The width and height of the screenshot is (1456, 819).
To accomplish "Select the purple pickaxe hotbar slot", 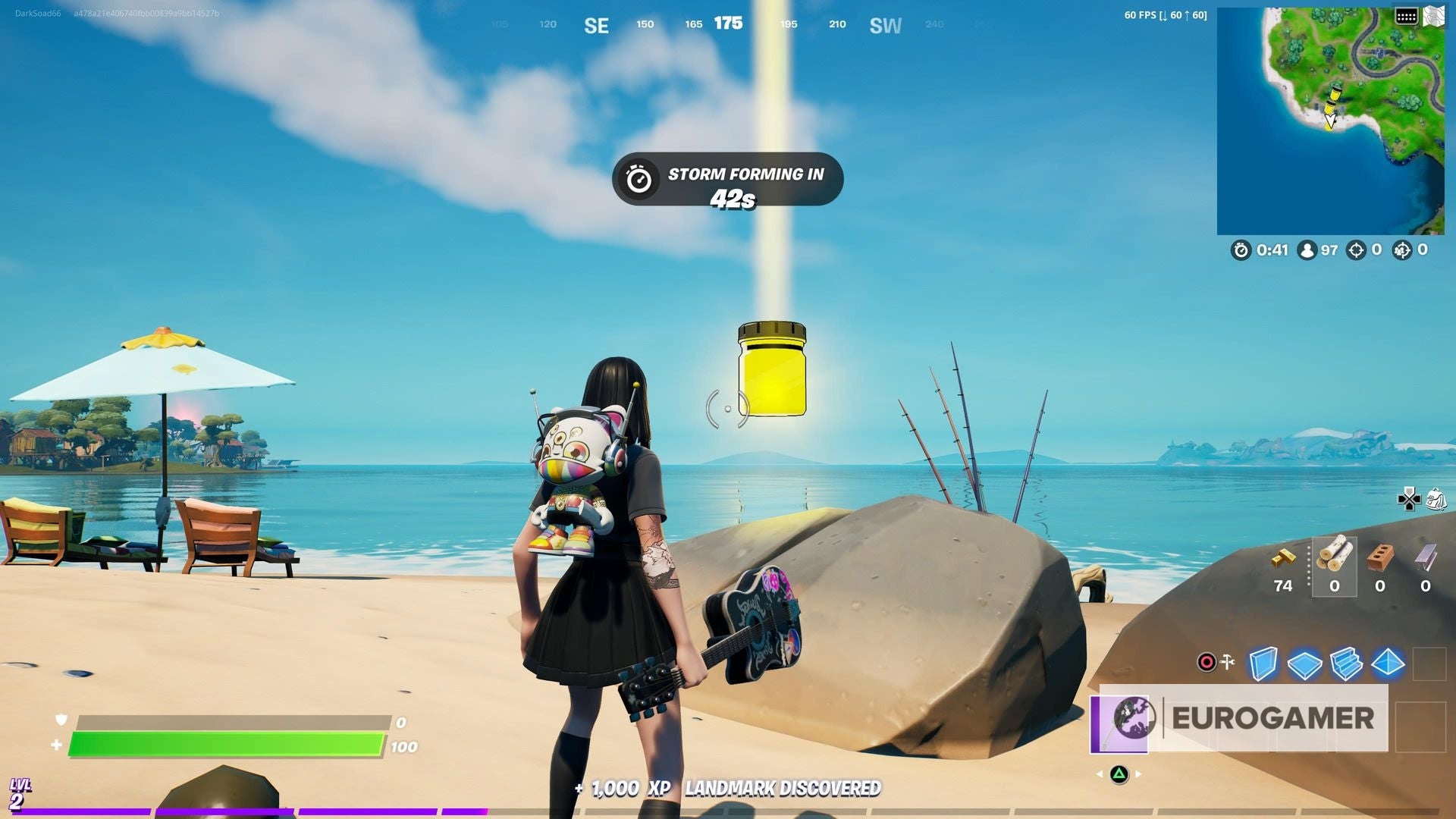I will (1119, 722).
